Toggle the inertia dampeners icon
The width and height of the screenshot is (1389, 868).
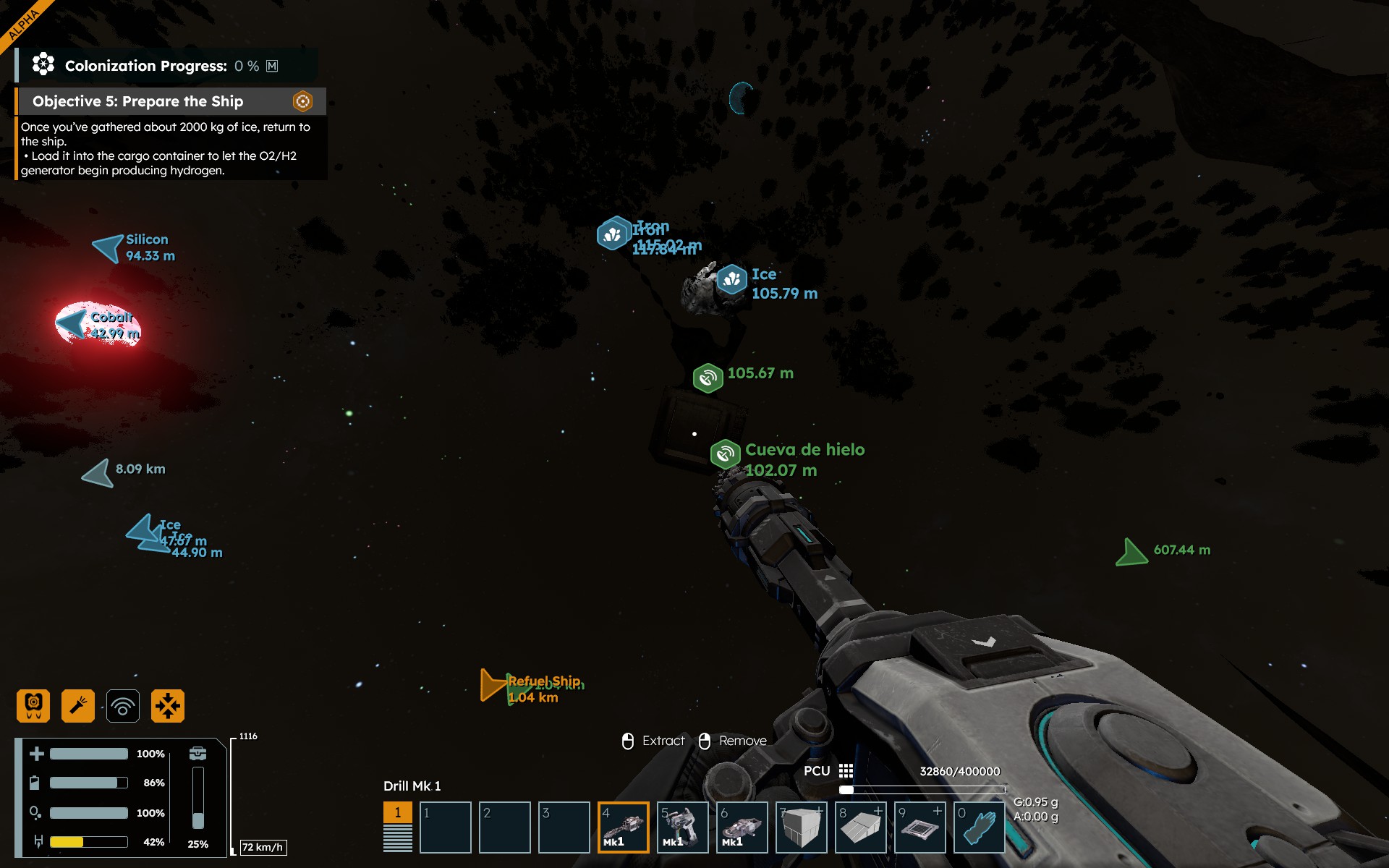point(168,706)
